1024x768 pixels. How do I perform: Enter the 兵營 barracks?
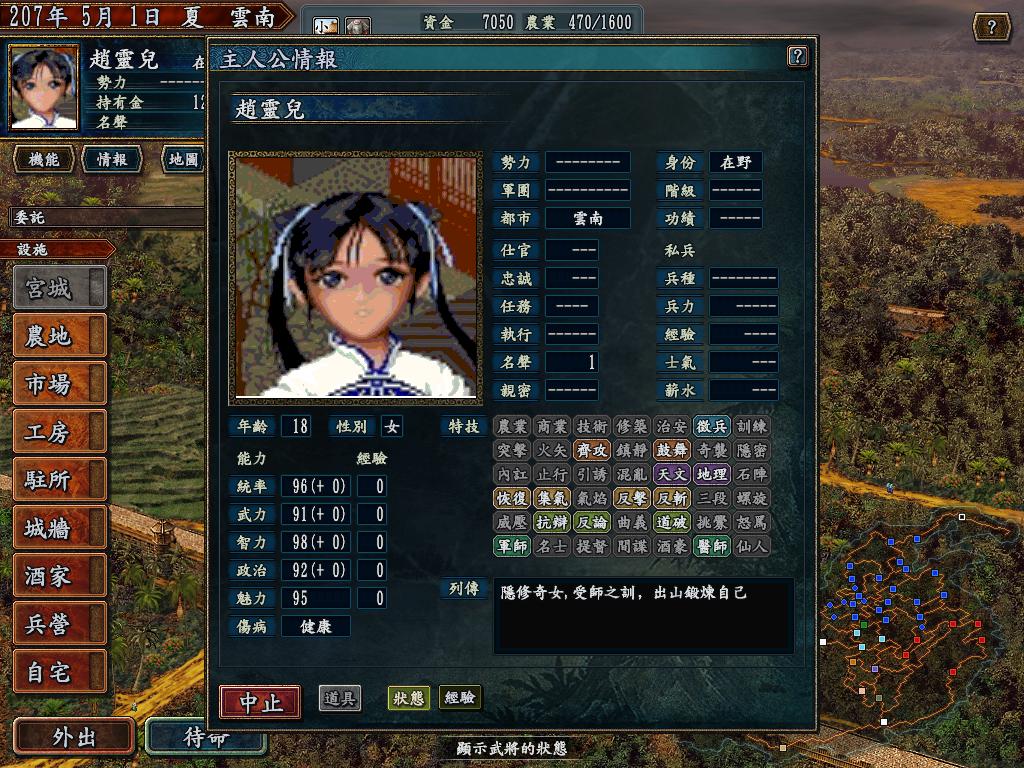click(59, 624)
